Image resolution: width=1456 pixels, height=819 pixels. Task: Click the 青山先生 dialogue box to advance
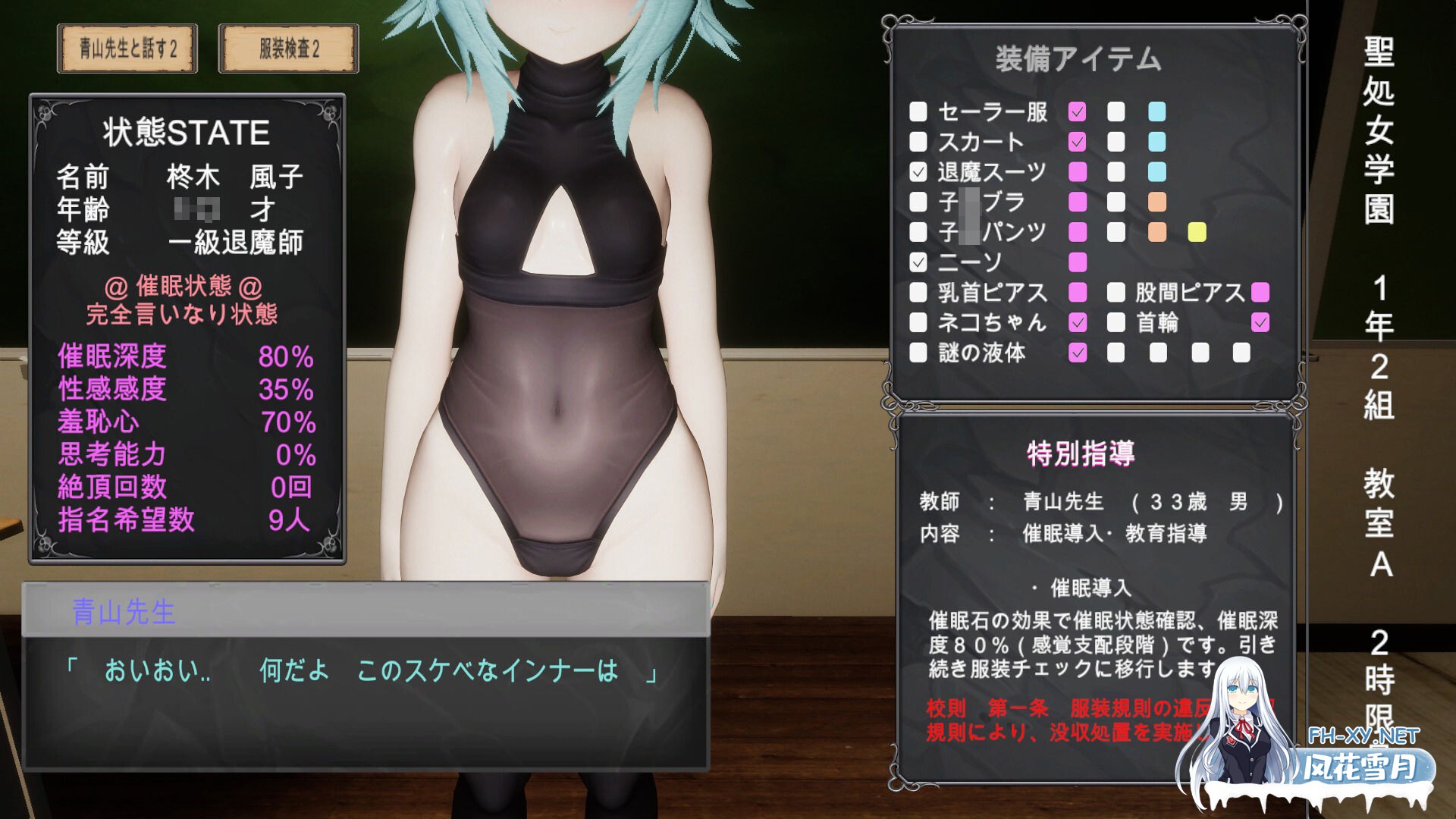point(364,675)
